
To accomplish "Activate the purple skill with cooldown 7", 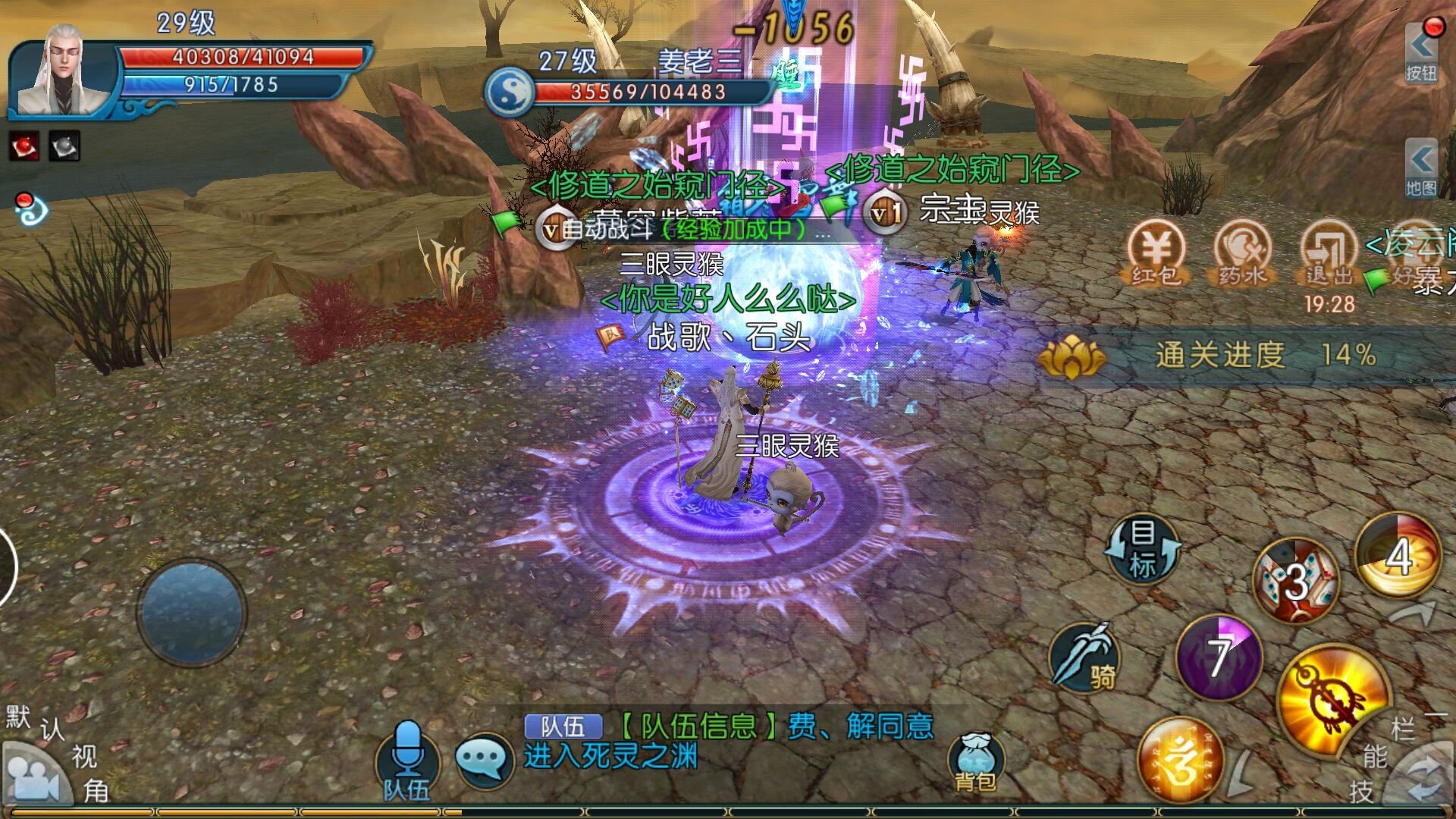I will click(x=1219, y=656).
